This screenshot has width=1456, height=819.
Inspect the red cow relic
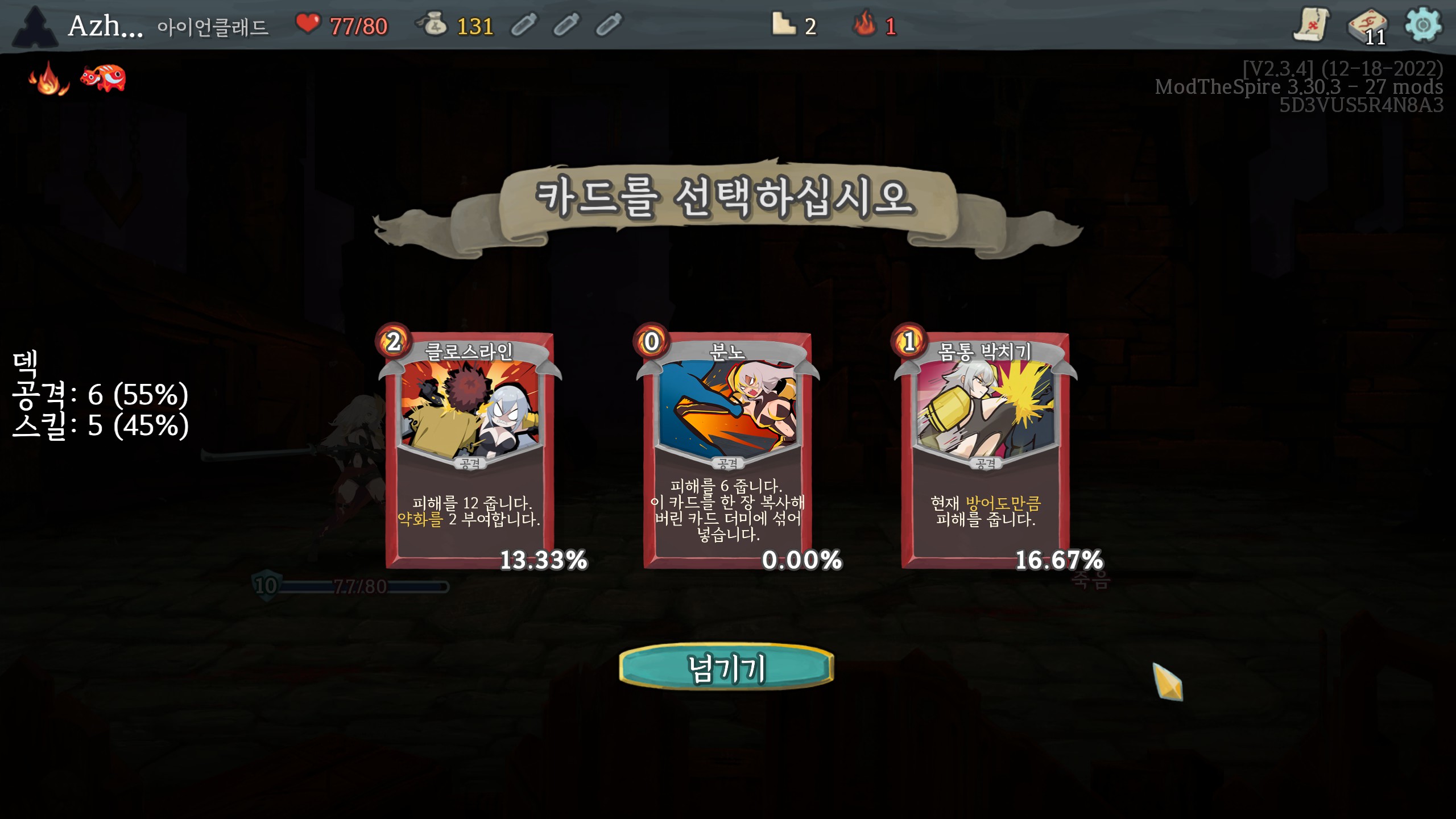coord(103,78)
